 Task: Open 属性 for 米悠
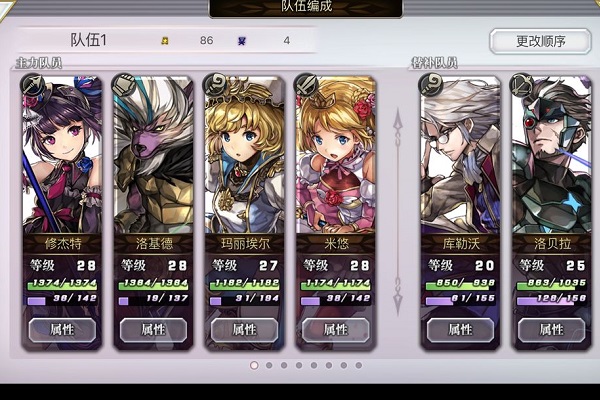[336, 329]
